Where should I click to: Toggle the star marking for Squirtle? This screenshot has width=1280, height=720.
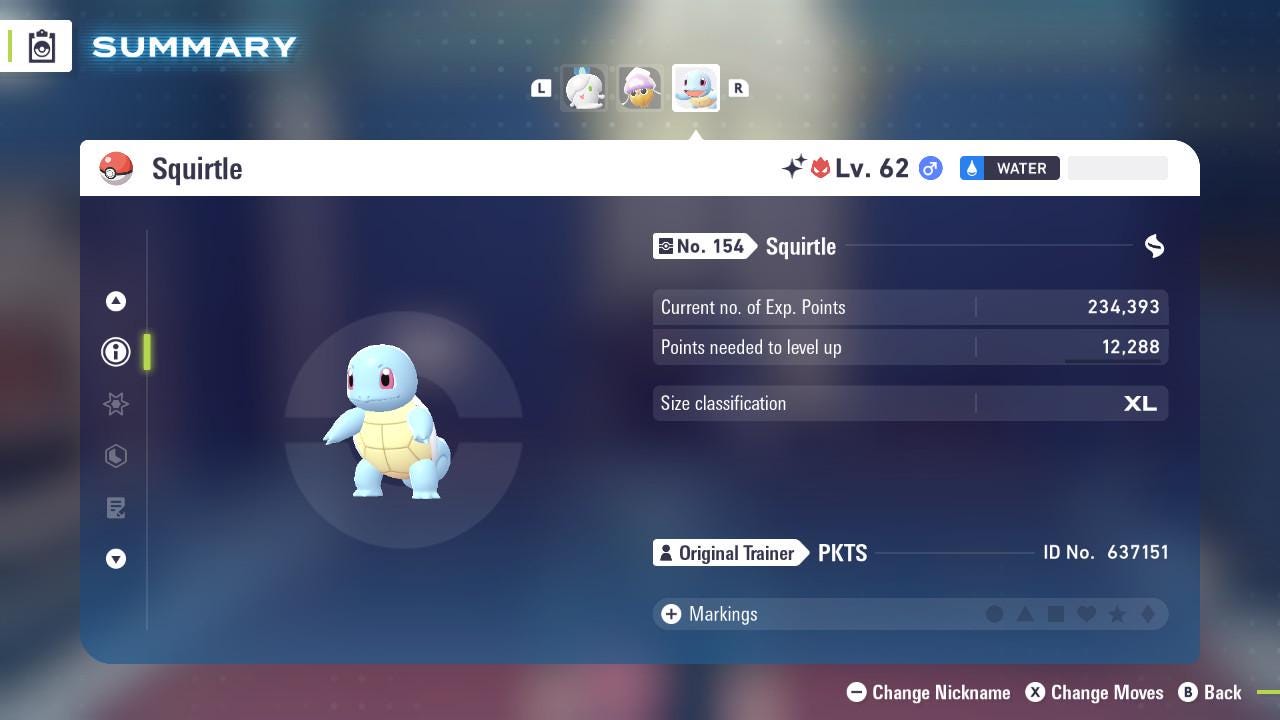coord(1118,614)
